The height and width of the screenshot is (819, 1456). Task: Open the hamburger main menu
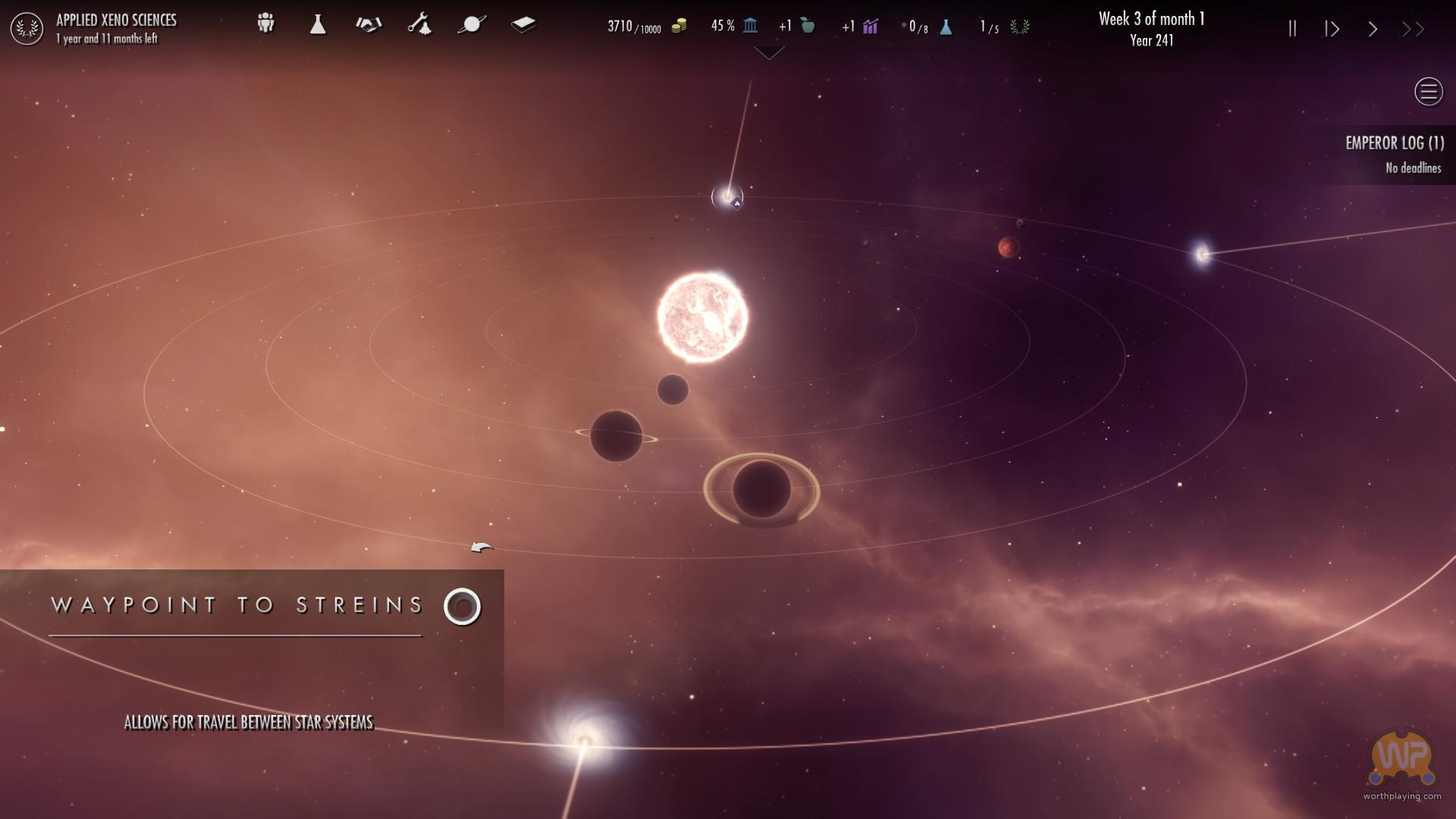pyautogui.click(x=1429, y=92)
